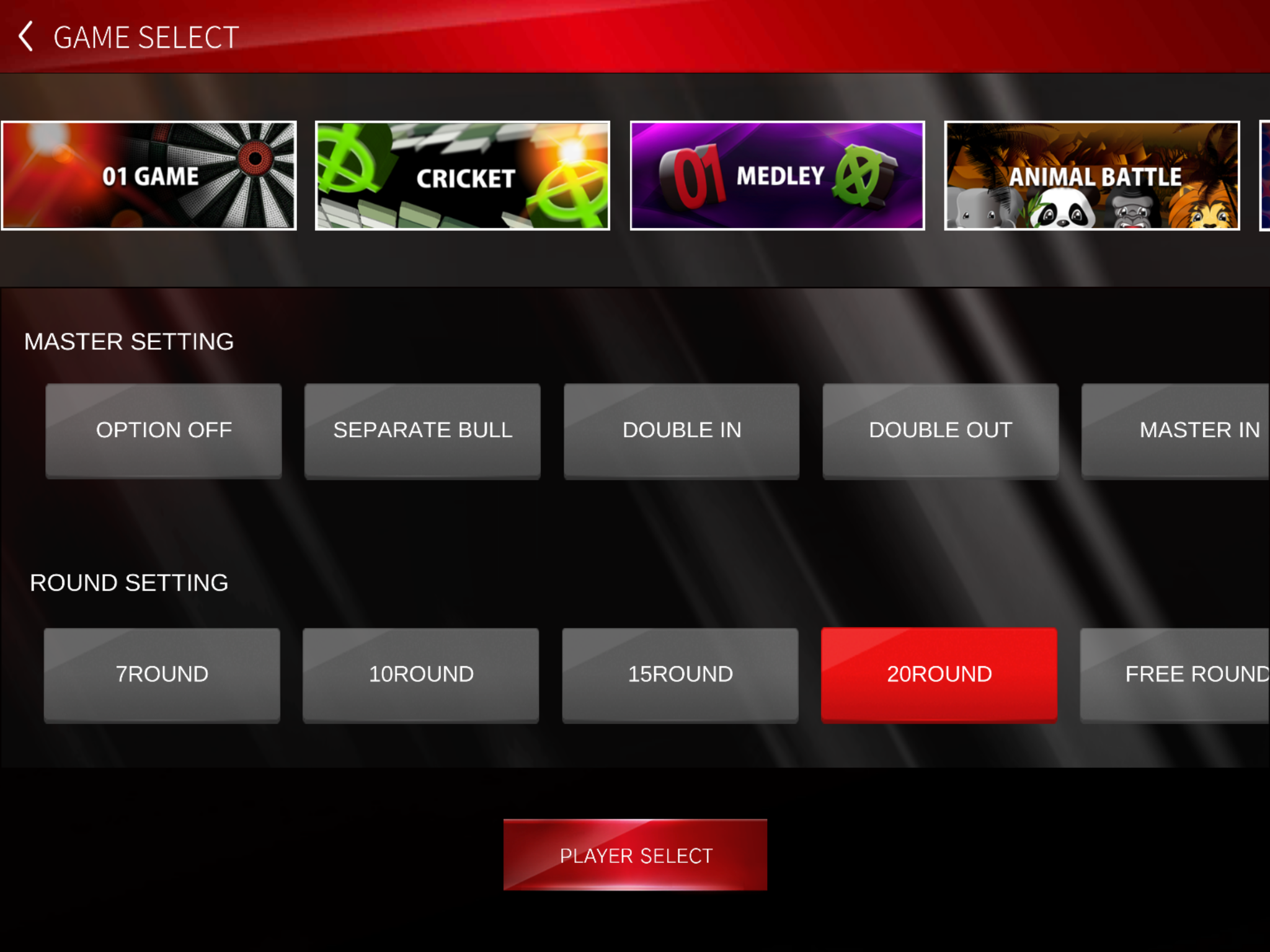Activate the DOUBLE OUT option
Viewport: 1270px width, 952px height.
(940, 430)
